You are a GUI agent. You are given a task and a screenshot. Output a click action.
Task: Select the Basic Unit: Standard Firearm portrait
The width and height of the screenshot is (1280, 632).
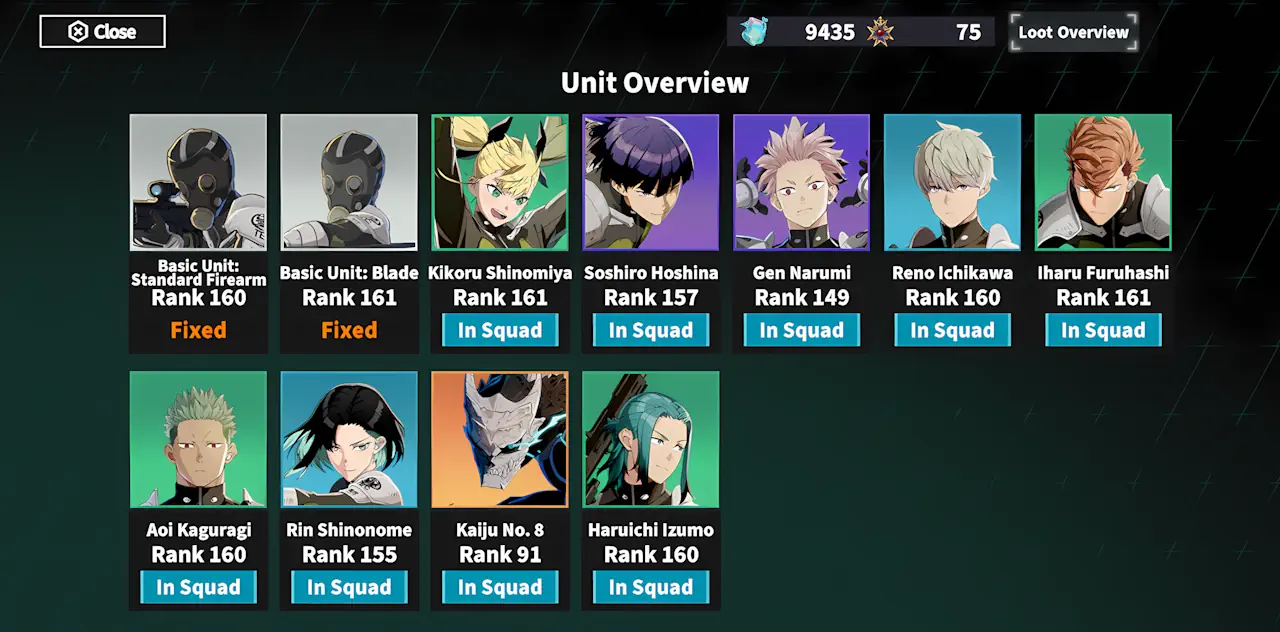[x=198, y=182]
